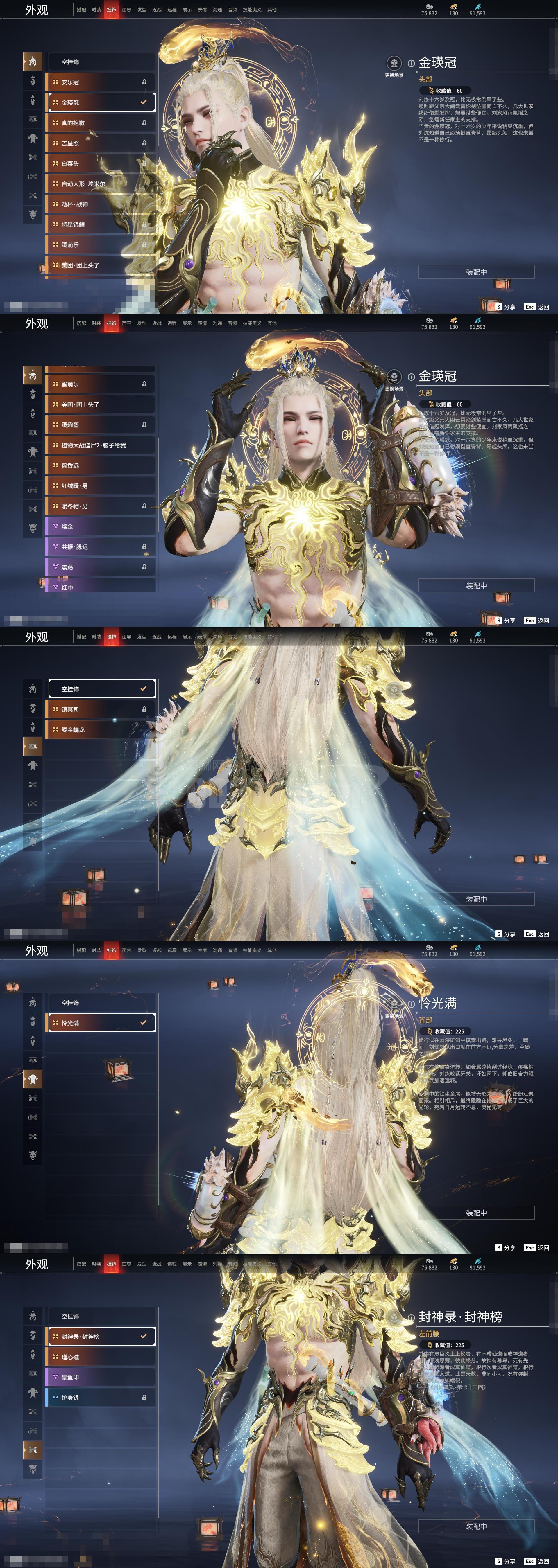The image size is (558, 1568).
Task: Choose the 蛋趣盔 accessory
Action: coord(101,425)
